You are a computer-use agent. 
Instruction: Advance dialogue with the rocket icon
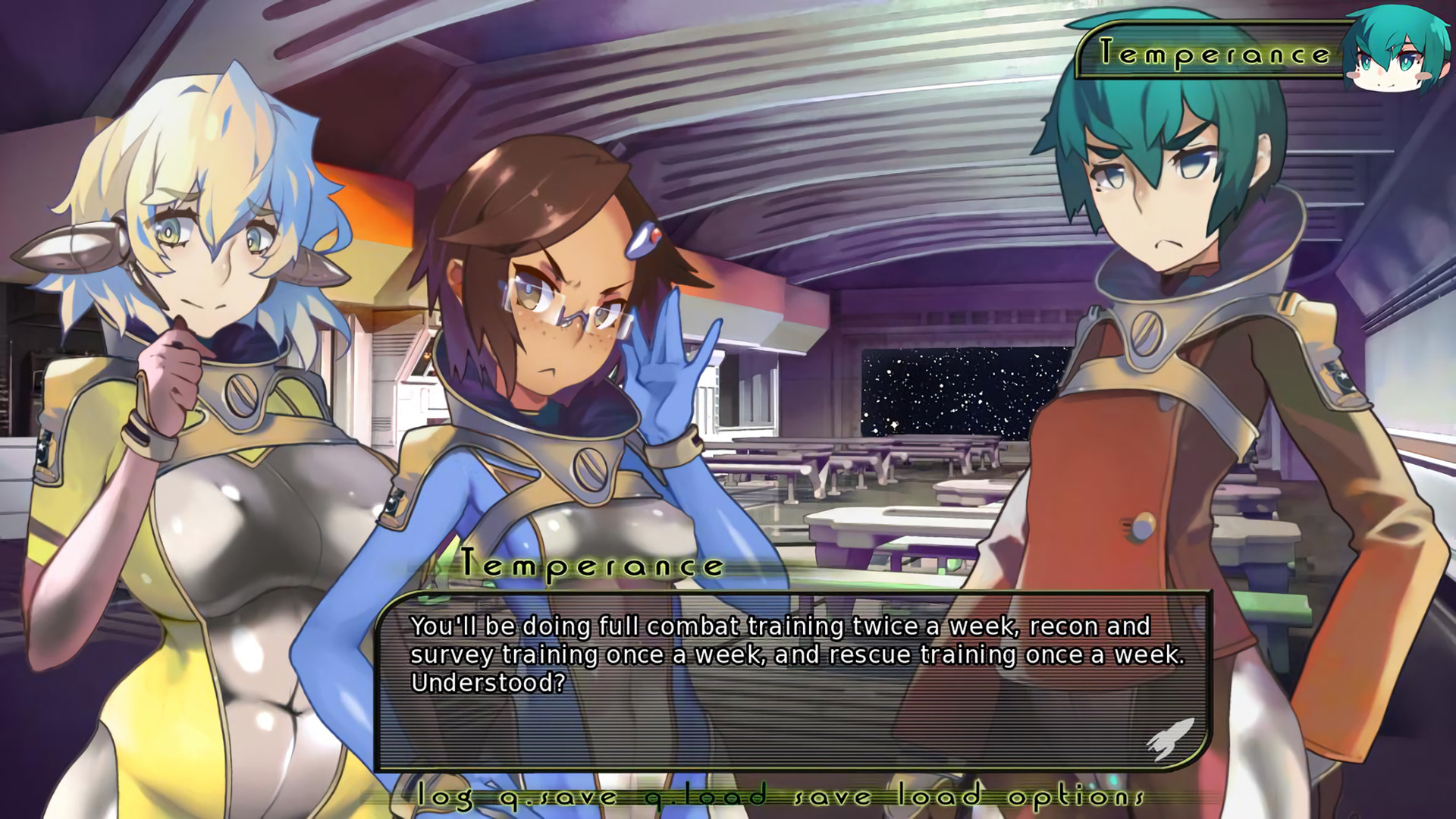pyautogui.click(x=1169, y=739)
